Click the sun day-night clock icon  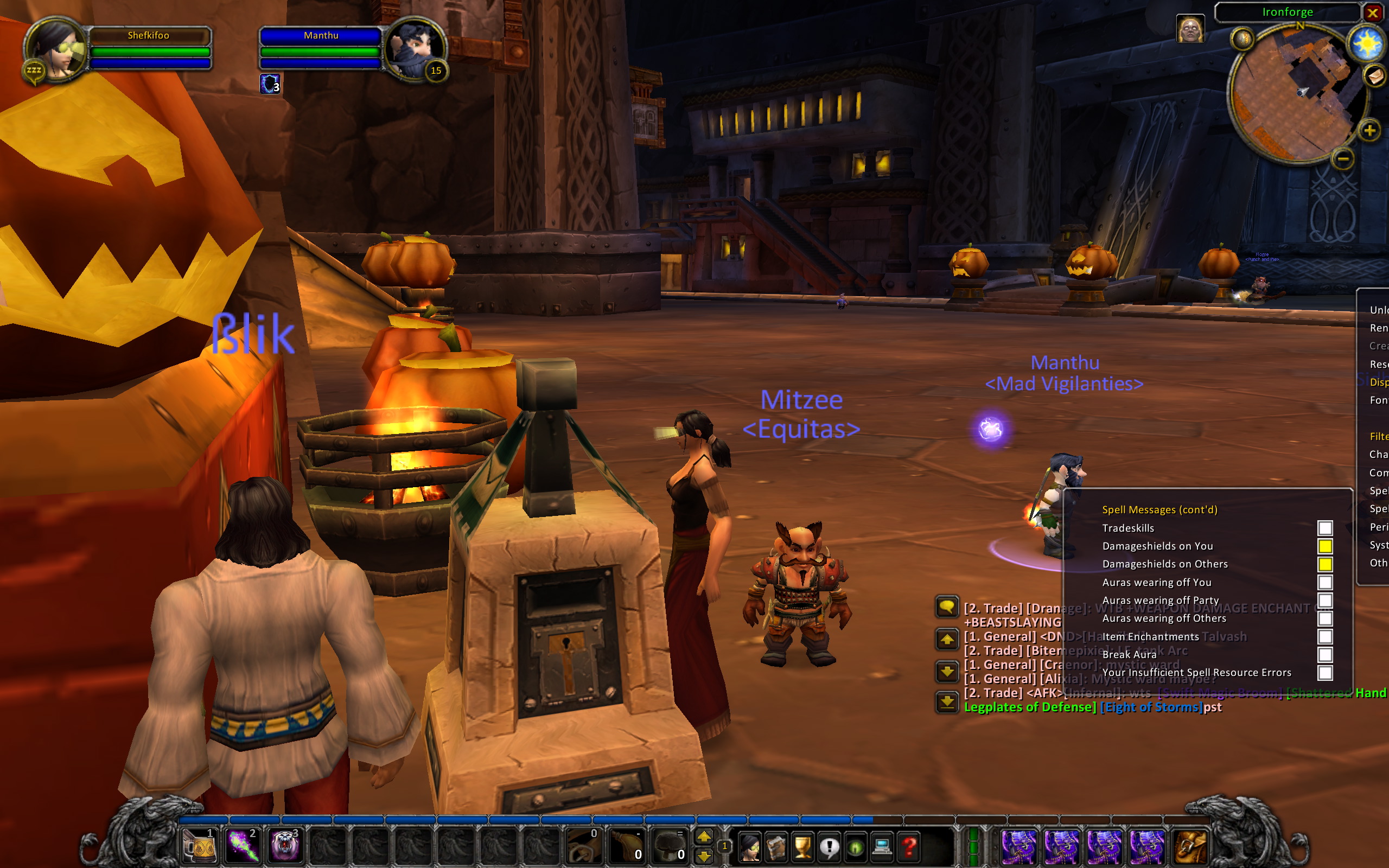(x=1367, y=43)
